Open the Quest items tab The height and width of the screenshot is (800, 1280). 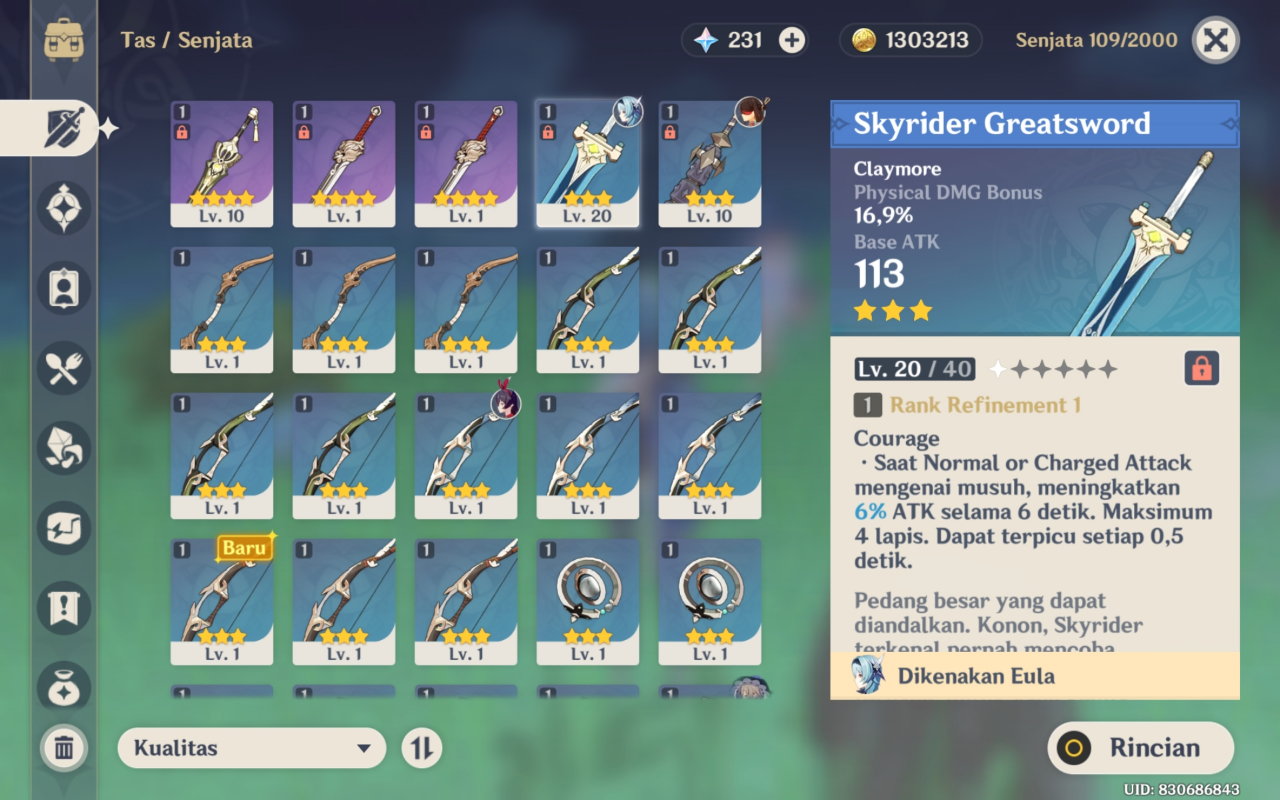pyautogui.click(x=64, y=608)
